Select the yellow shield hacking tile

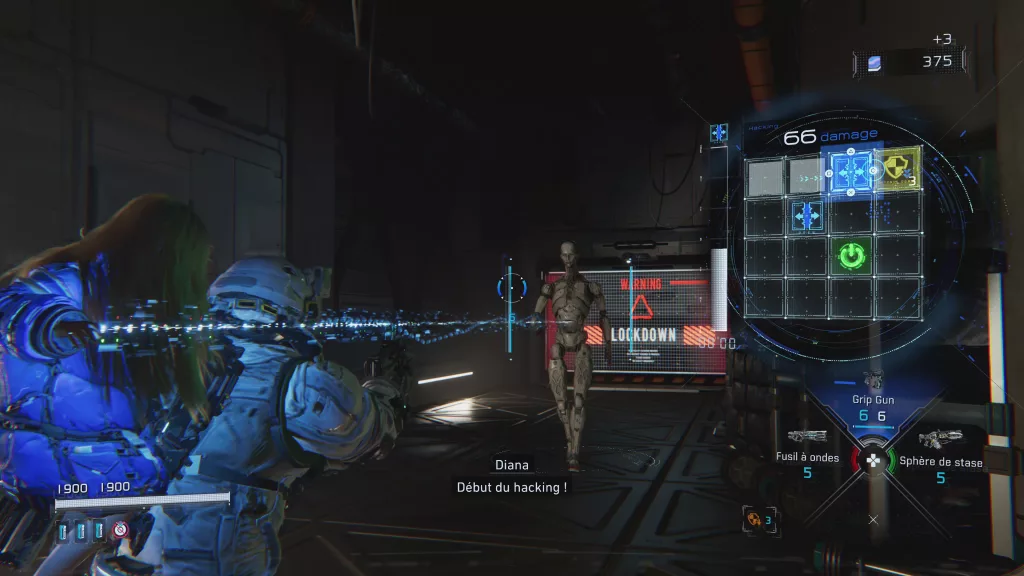tap(896, 170)
